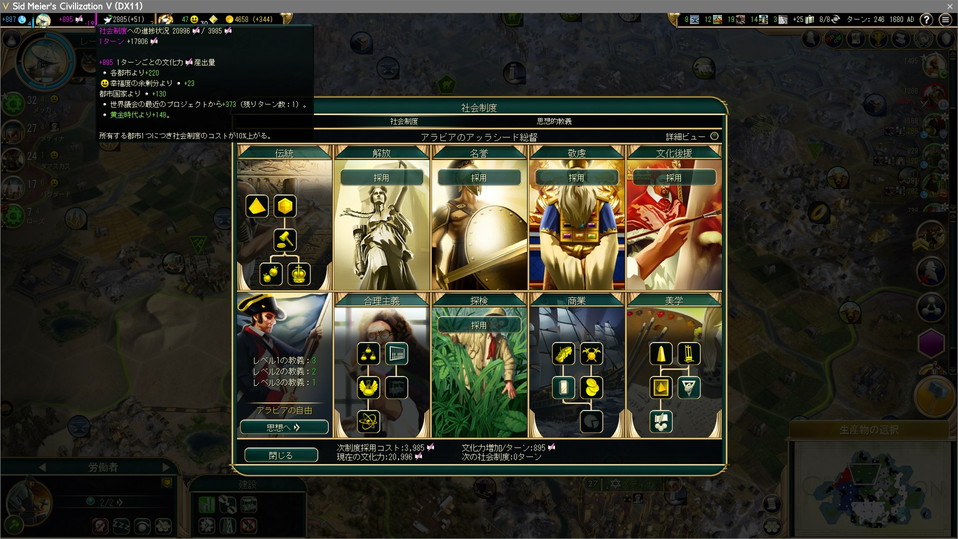Adopt the 文化後援 (Patronage) policy tree
This screenshot has width=958, height=539.
coord(673,177)
